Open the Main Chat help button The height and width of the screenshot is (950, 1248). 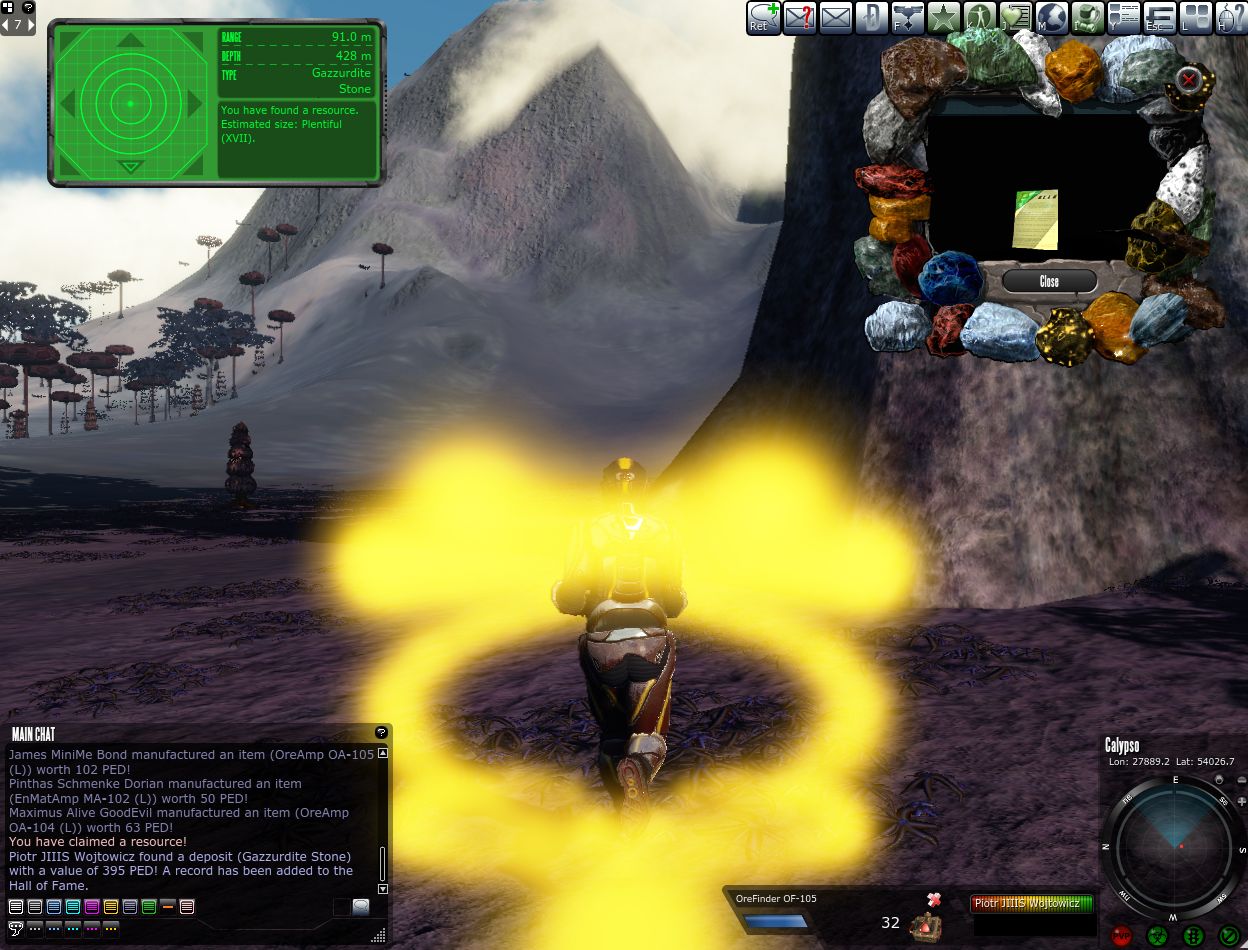click(381, 733)
